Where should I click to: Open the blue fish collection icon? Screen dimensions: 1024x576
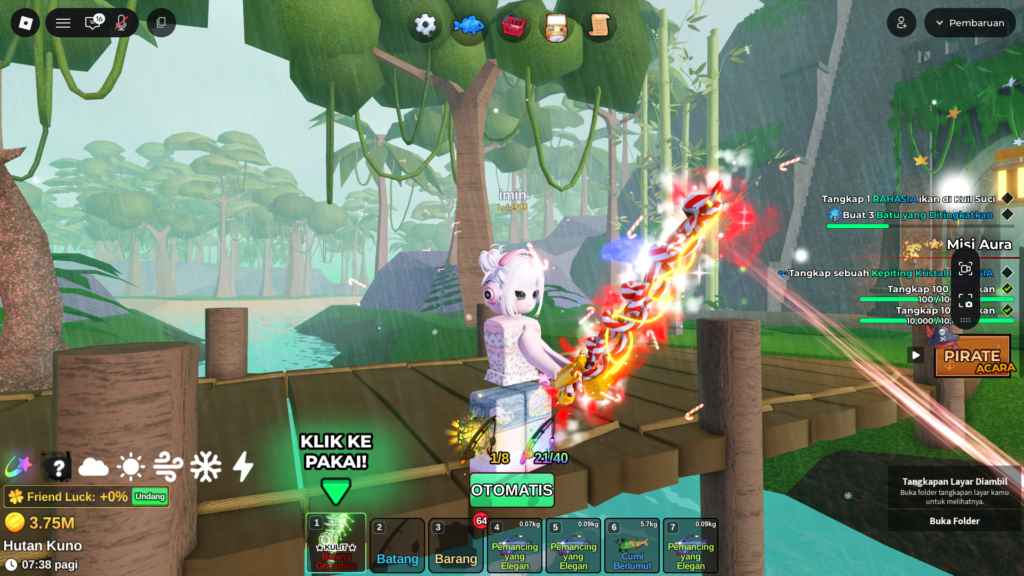pos(467,25)
